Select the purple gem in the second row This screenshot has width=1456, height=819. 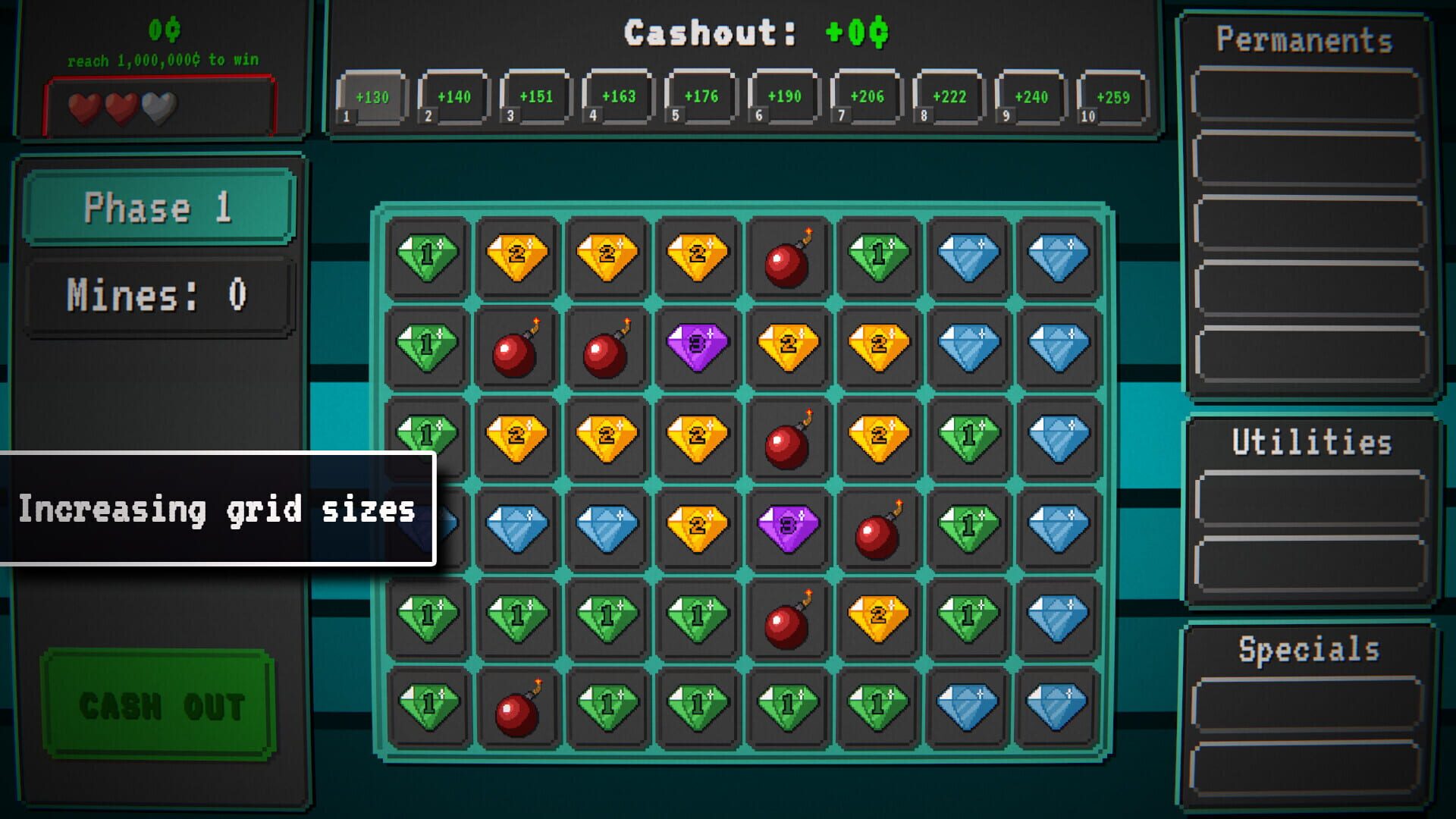(697, 347)
